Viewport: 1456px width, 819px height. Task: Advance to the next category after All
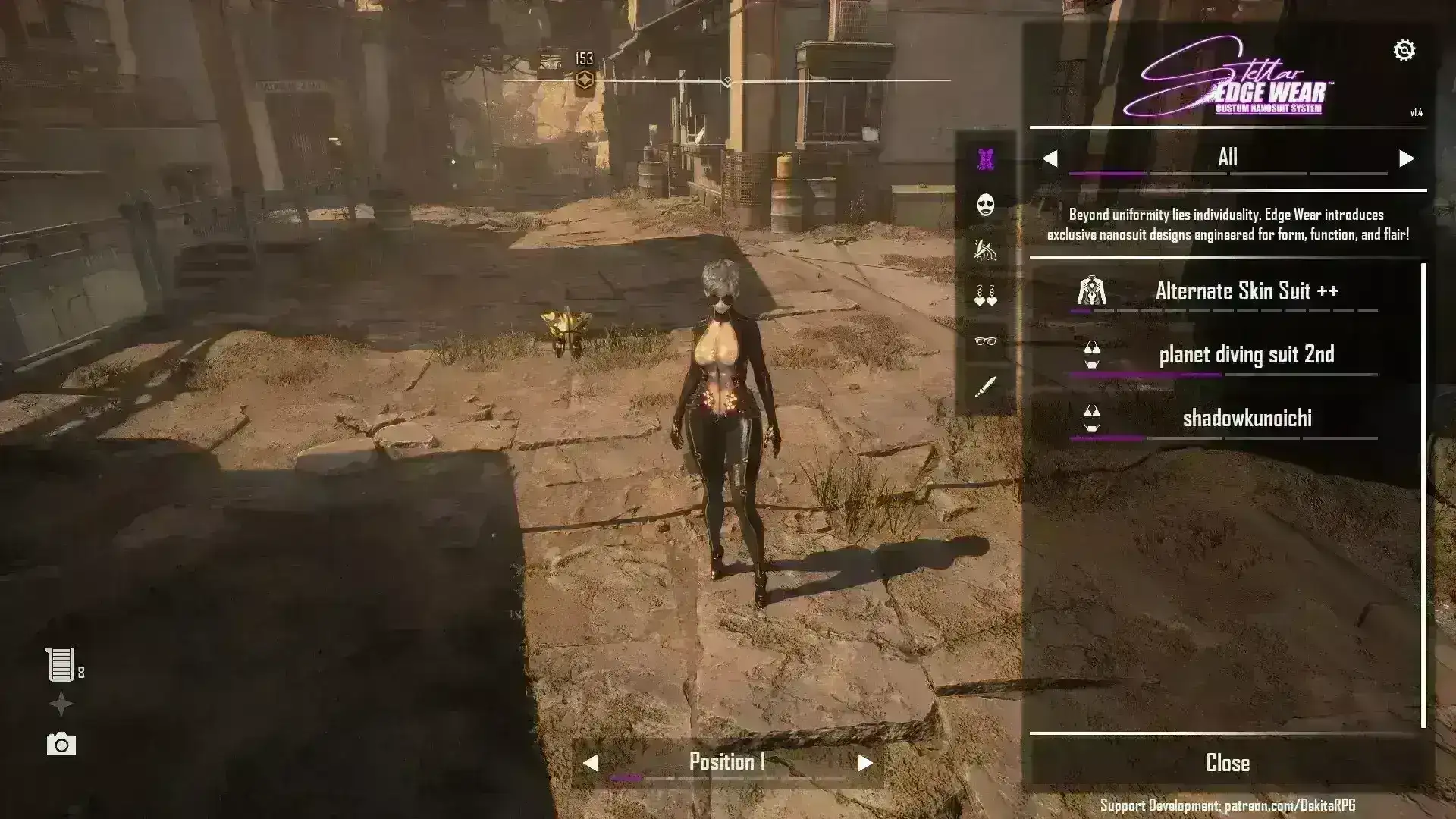1406,158
